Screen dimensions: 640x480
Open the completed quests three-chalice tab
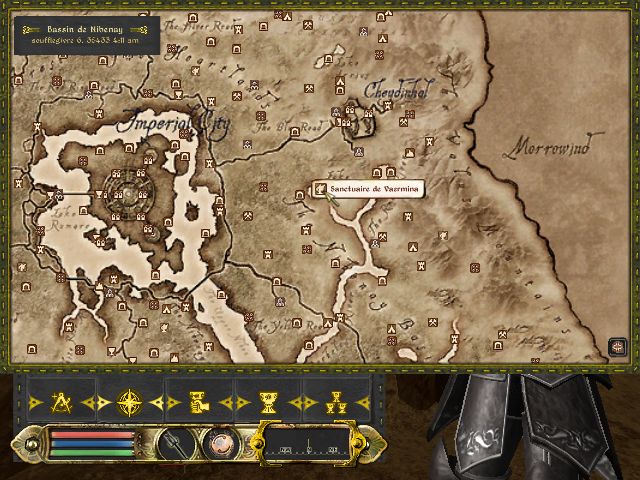coord(335,403)
